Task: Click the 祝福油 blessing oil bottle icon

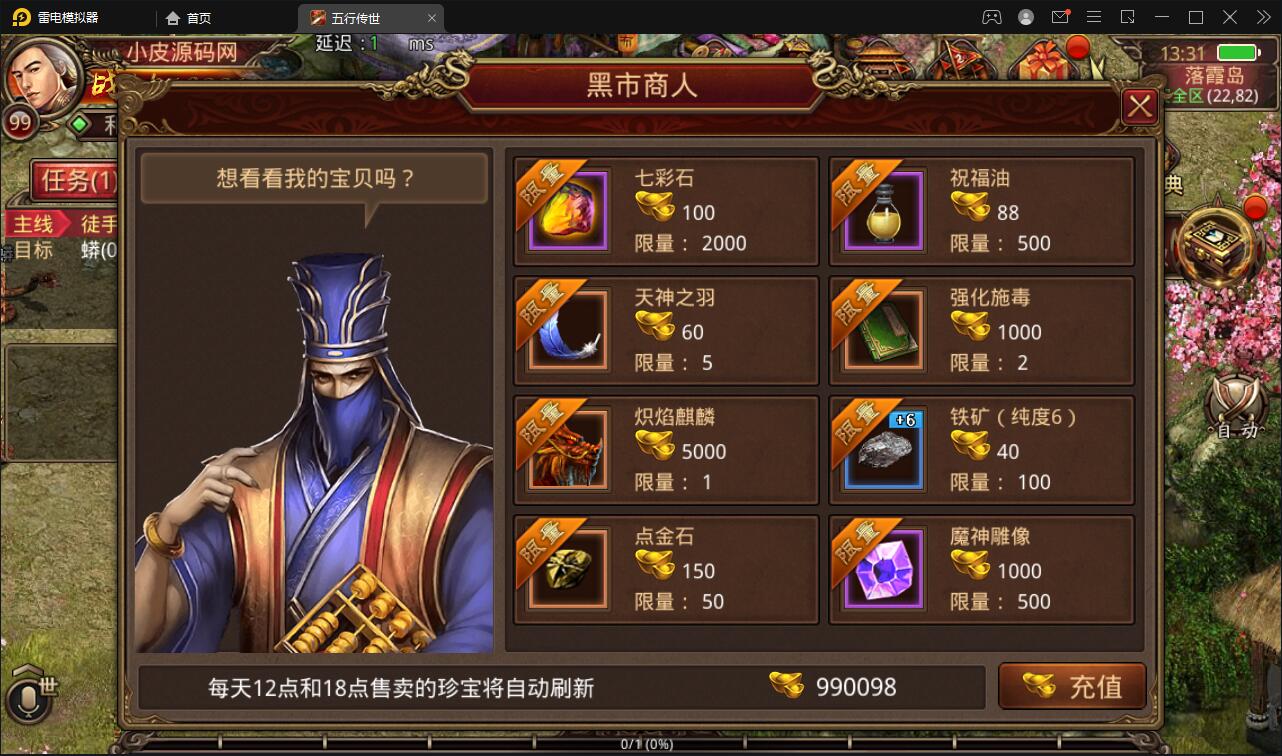Action: tap(880, 210)
